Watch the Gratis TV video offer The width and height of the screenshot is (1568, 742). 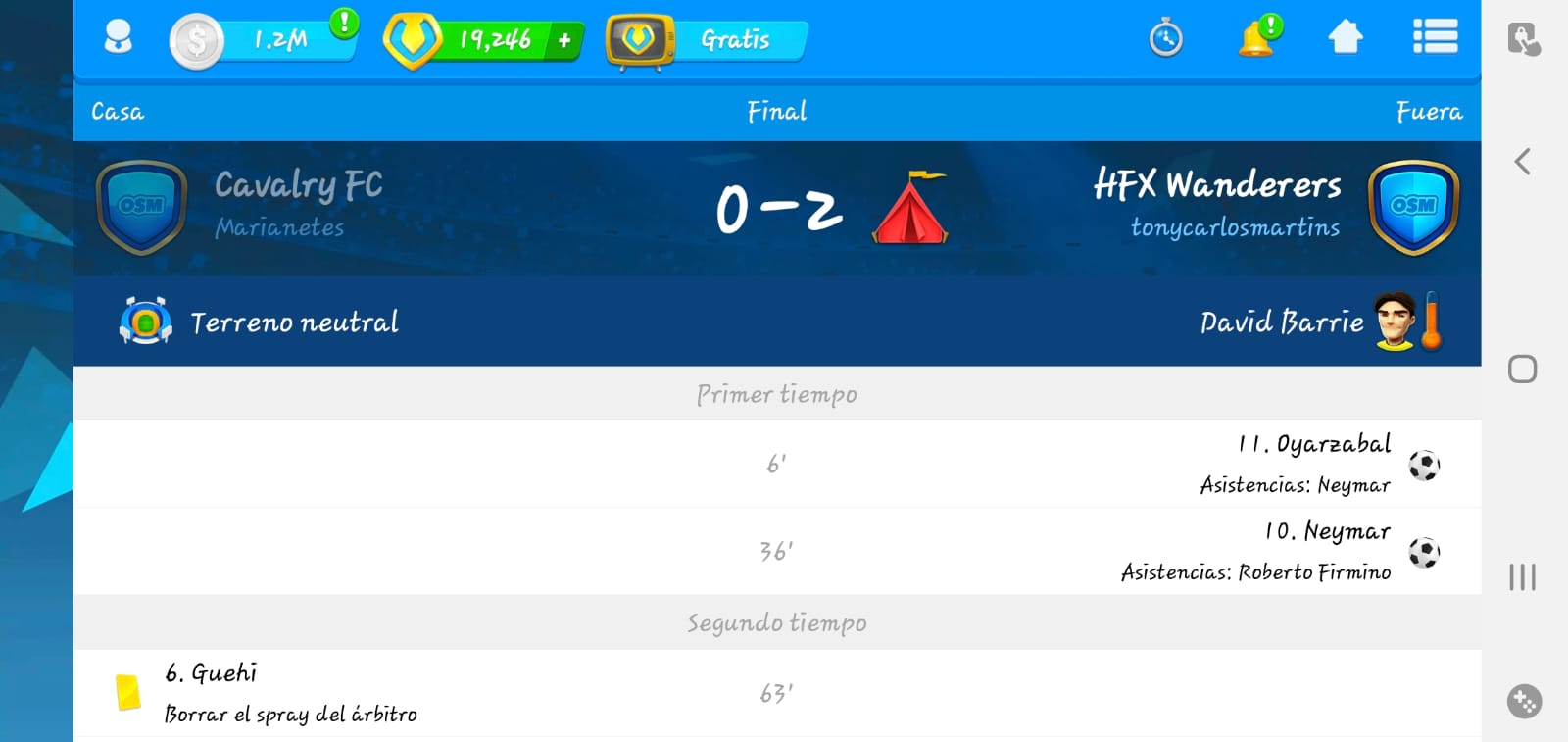pyautogui.click(x=708, y=40)
